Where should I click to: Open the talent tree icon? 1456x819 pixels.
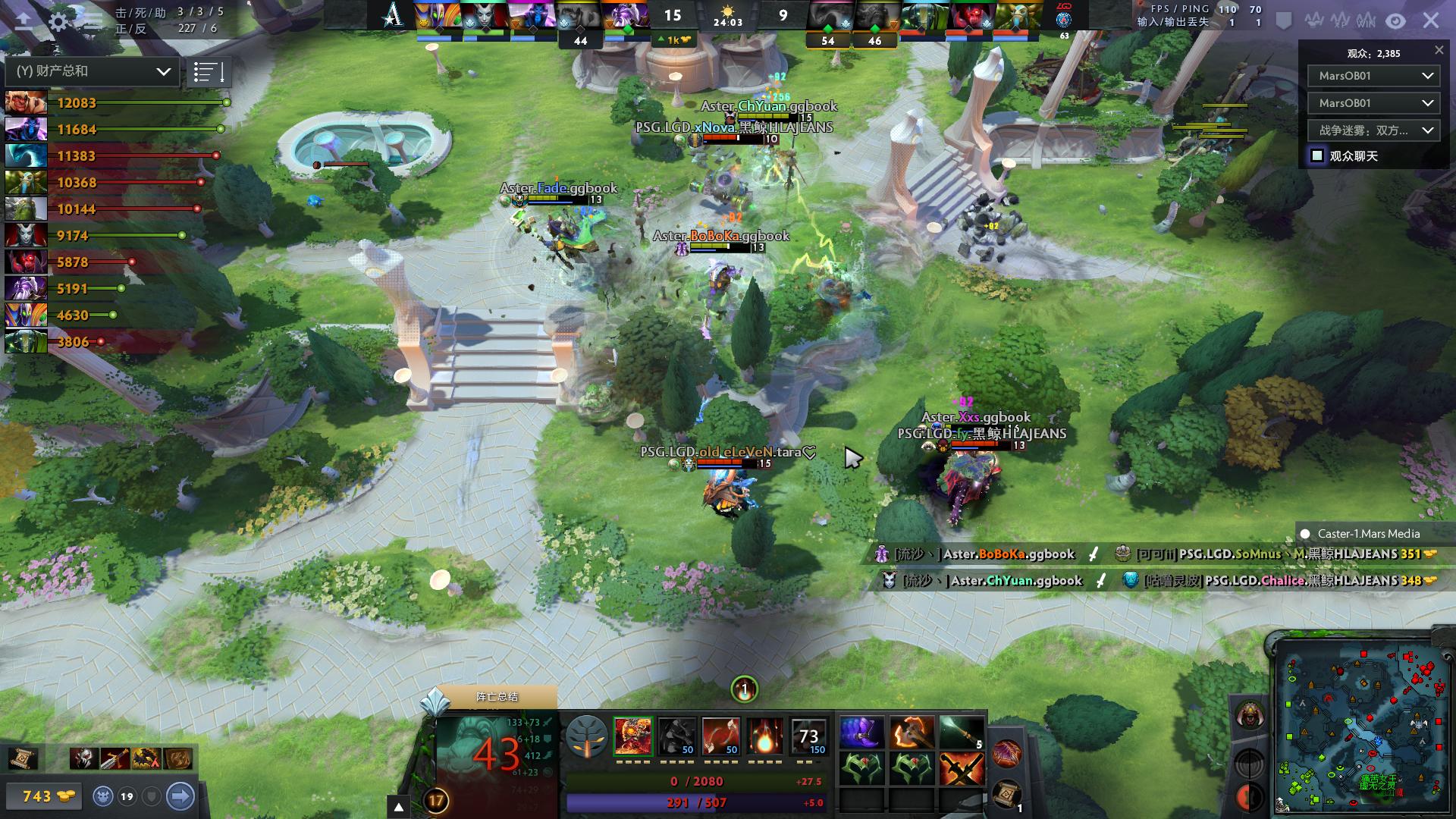pos(587,736)
